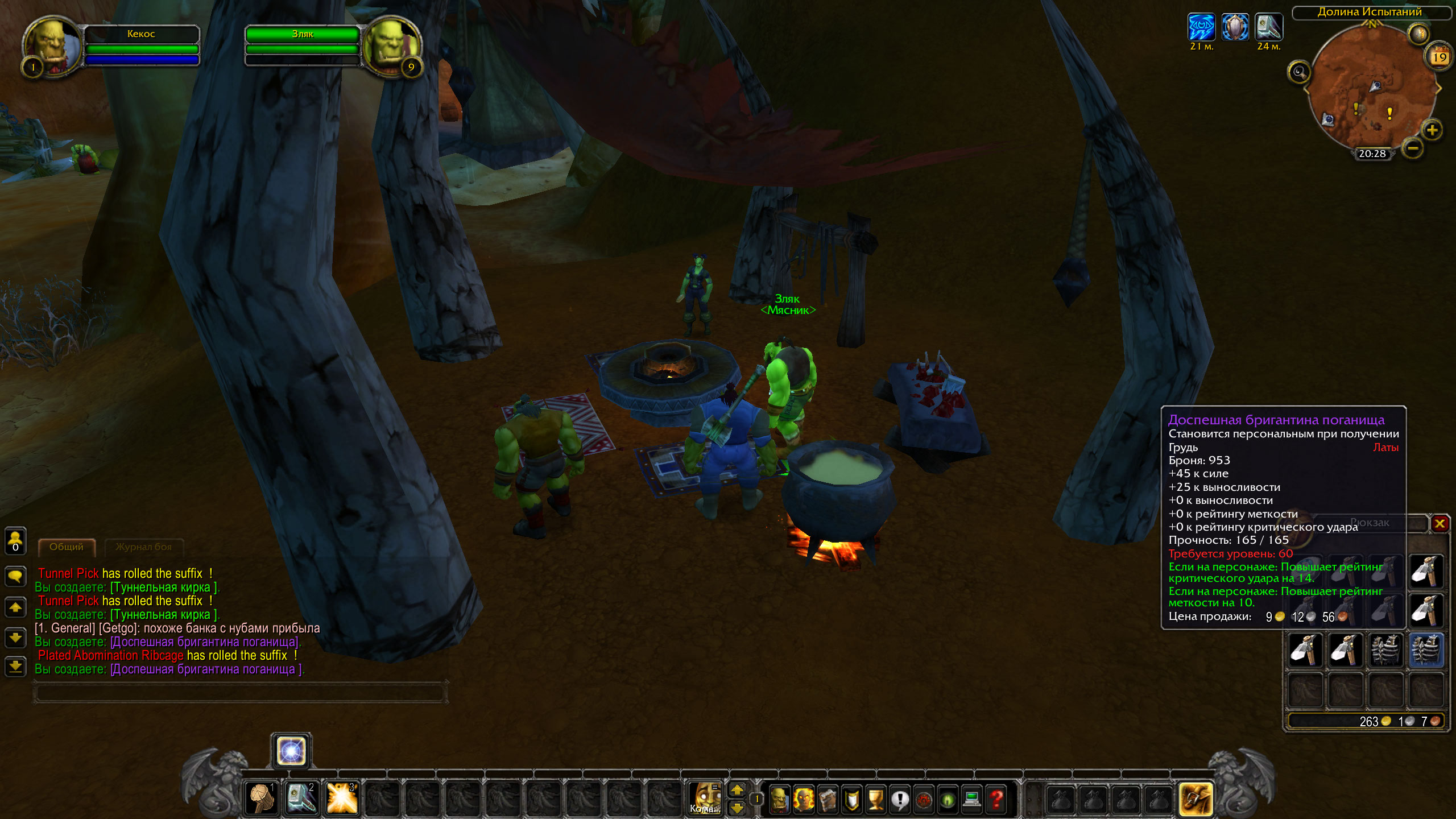Toggle the minimap tracking magnifier button
The width and height of the screenshot is (1456, 819).
[x=1299, y=72]
